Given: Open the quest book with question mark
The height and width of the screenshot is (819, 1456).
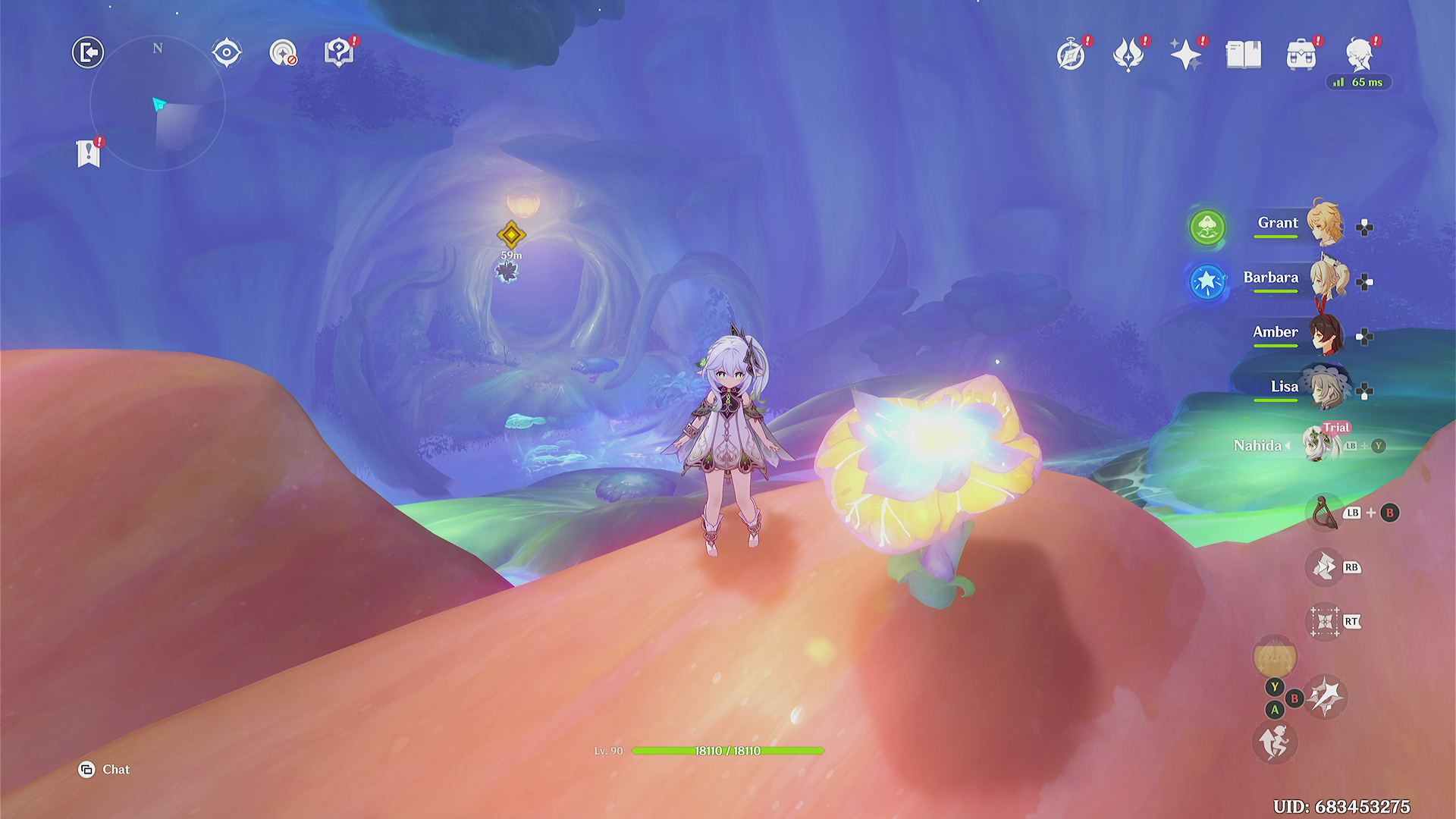Looking at the screenshot, I should click(338, 53).
